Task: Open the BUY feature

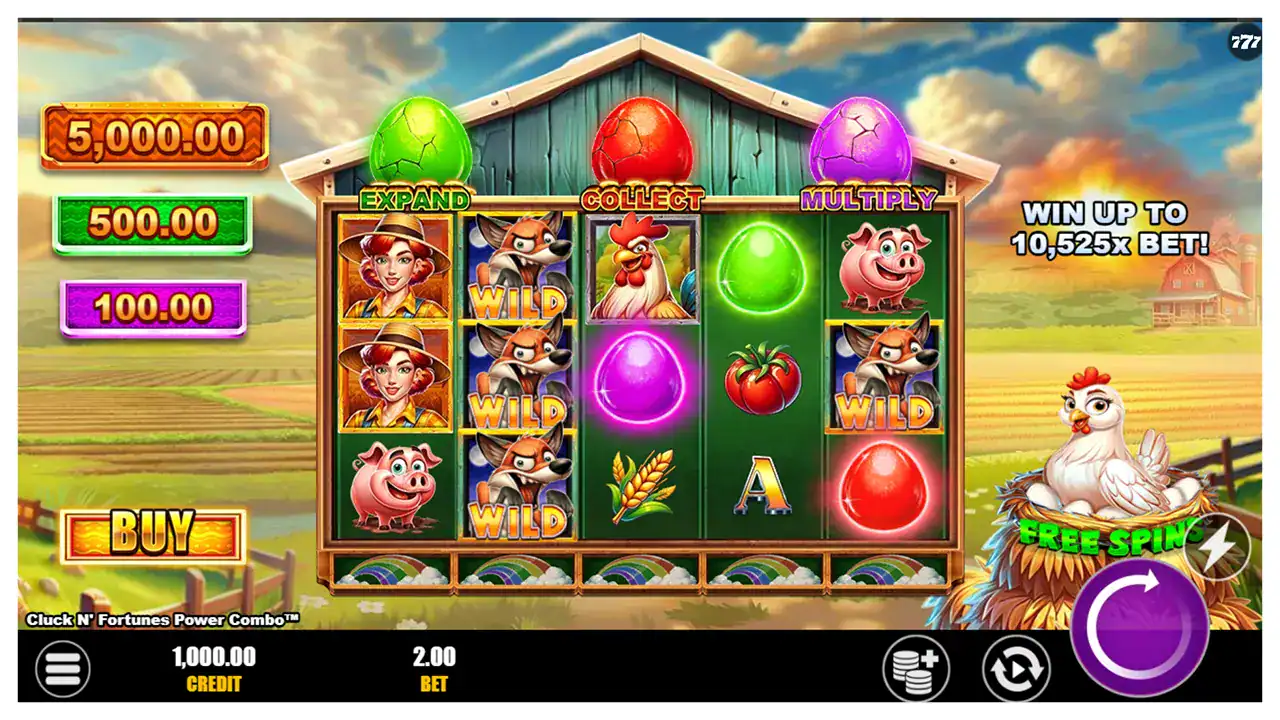Action: coord(153,536)
